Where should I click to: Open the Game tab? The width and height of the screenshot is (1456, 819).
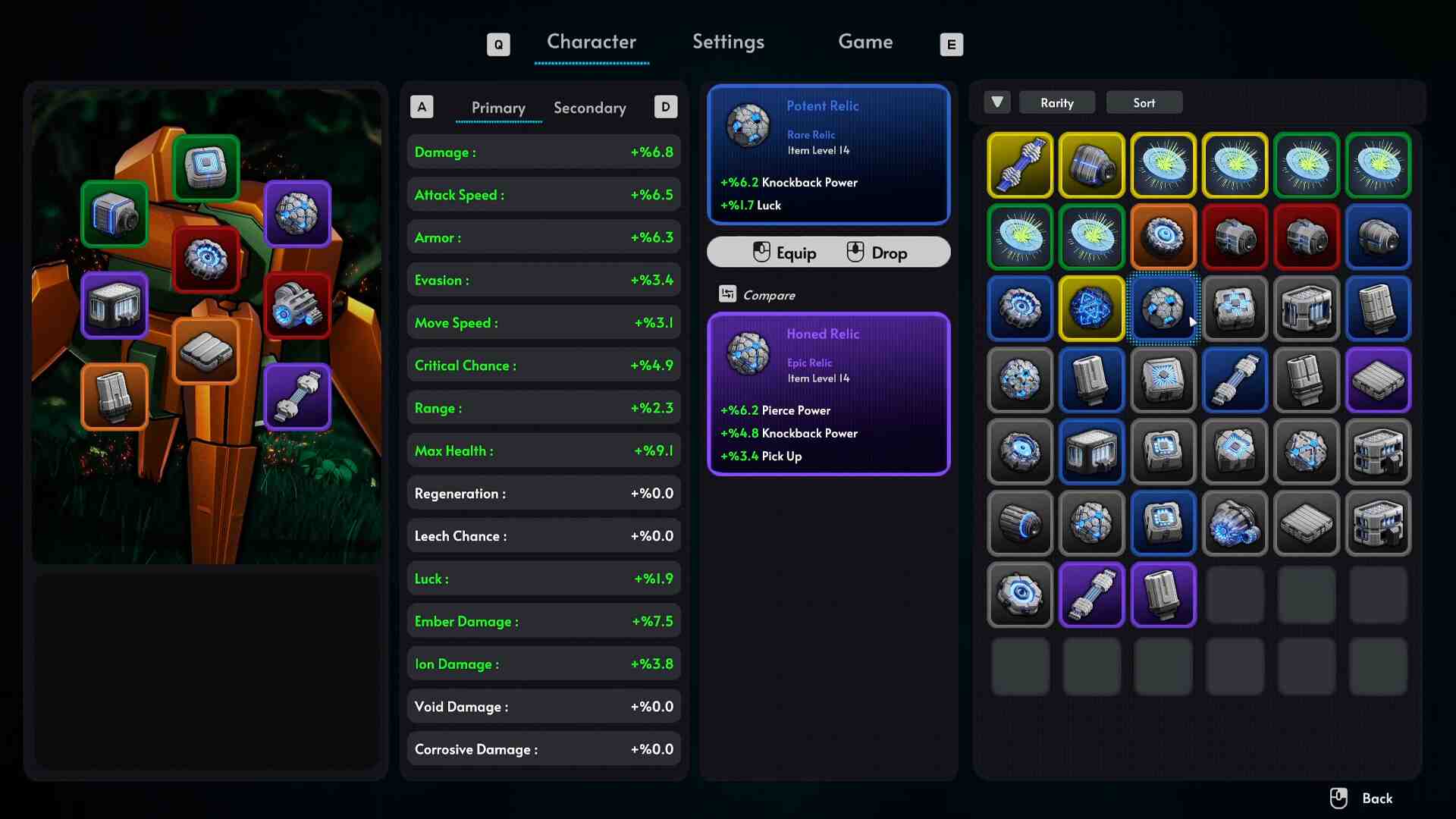[x=865, y=42]
